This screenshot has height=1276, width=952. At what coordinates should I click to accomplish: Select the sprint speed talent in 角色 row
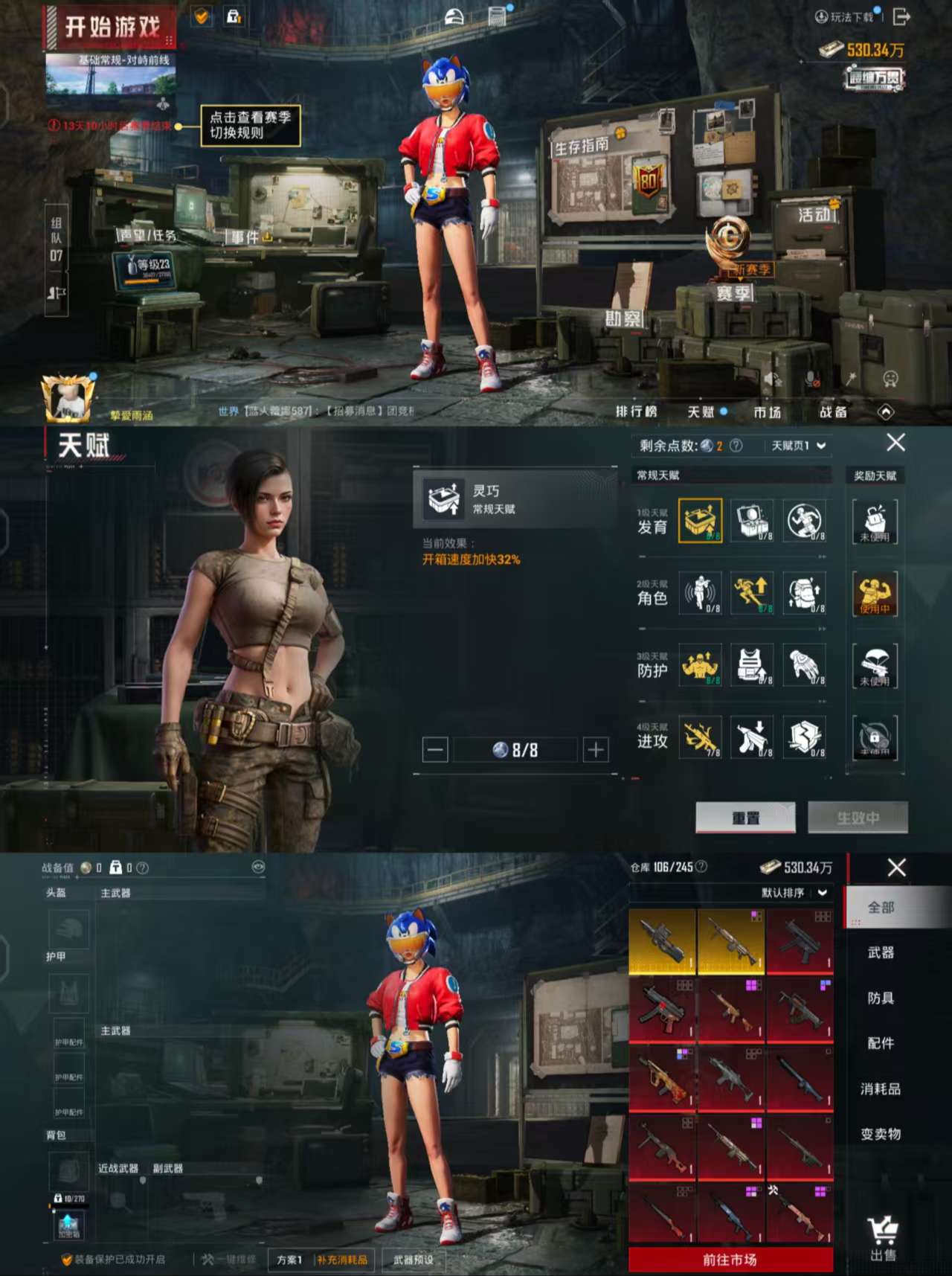(751, 593)
